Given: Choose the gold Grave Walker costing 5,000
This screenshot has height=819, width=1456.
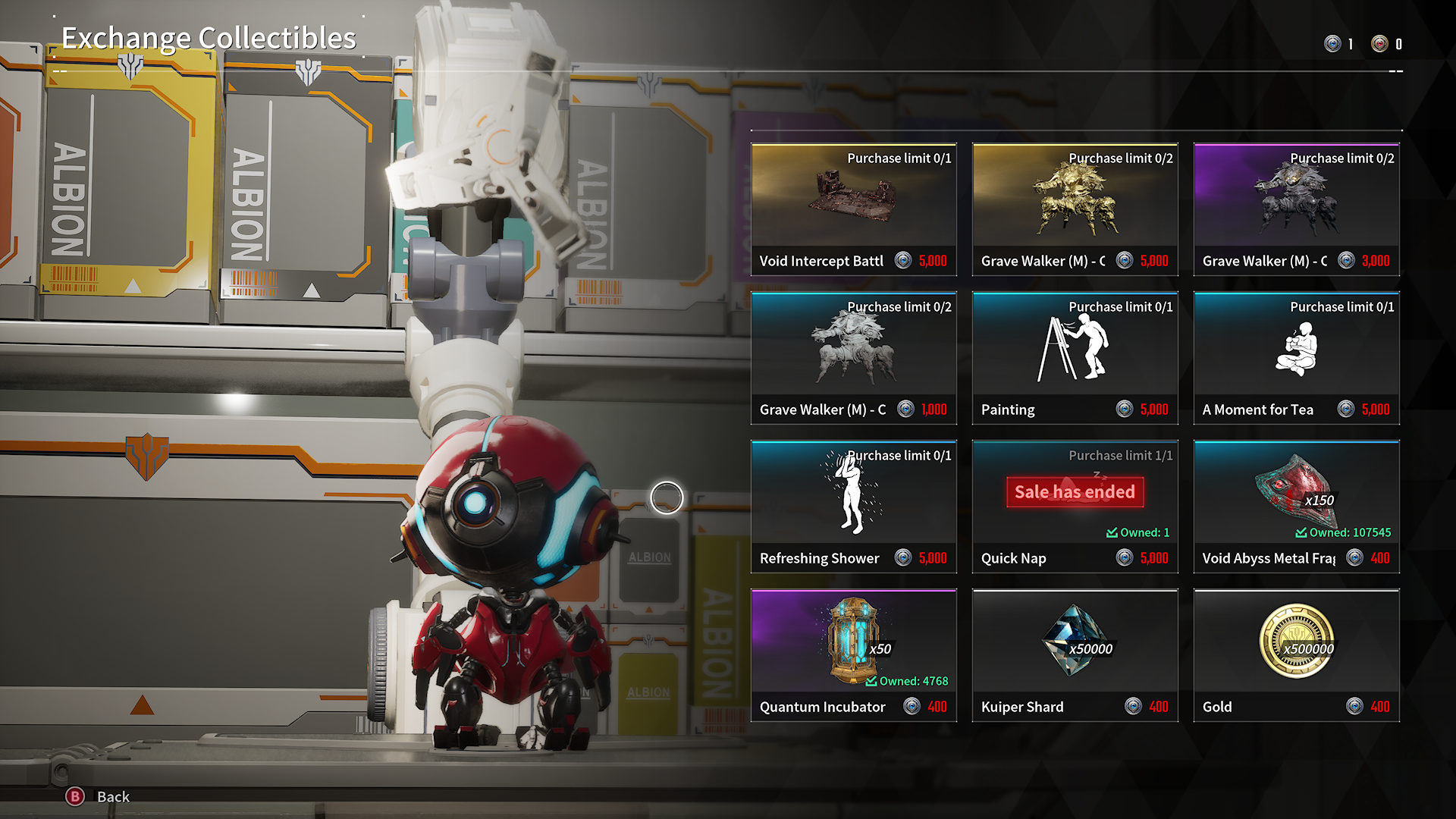Looking at the screenshot, I should pos(1075,209).
